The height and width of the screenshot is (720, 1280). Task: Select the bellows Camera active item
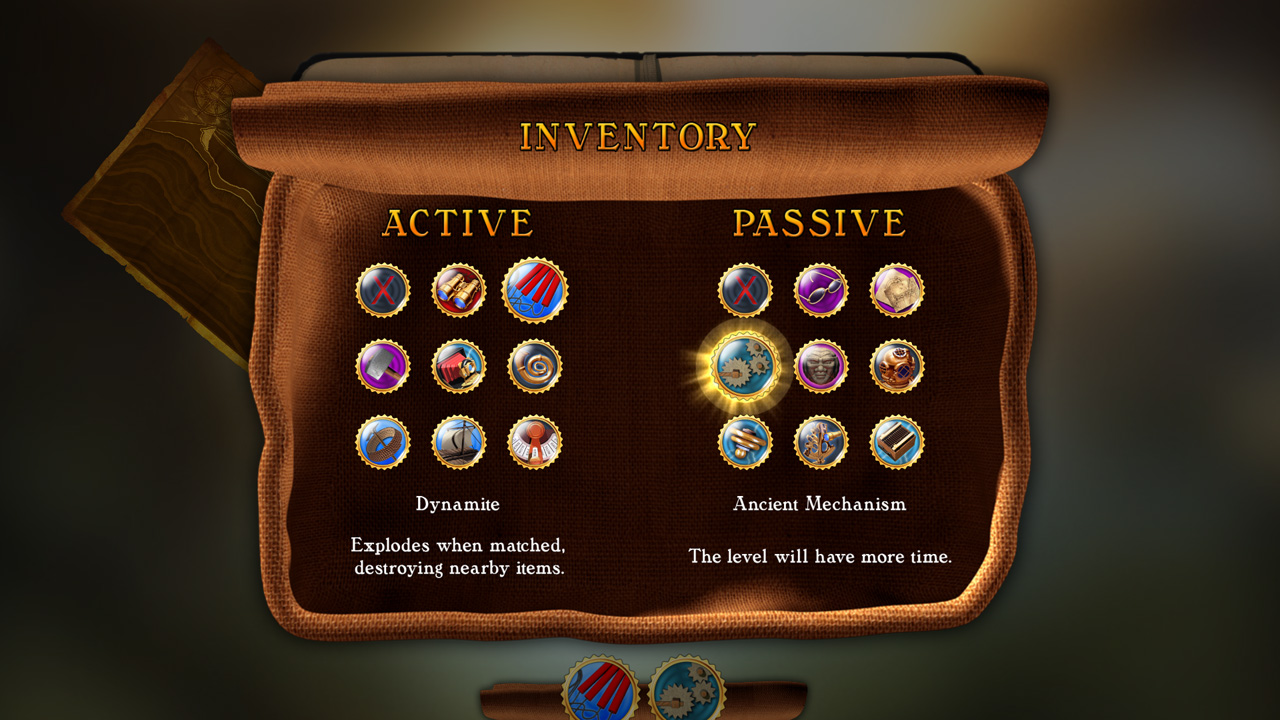pyautogui.click(x=459, y=366)
